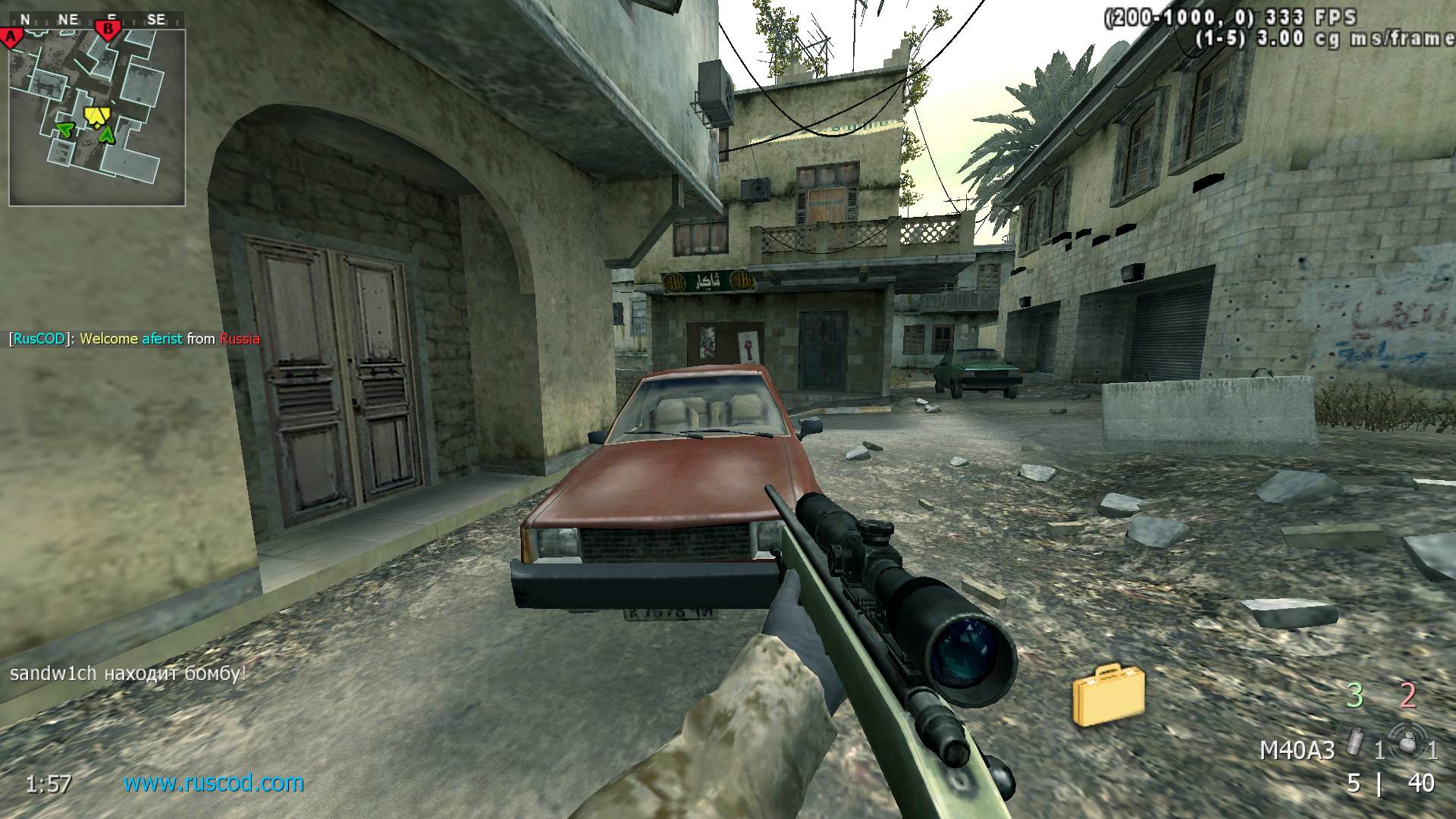Click the minimap in the corner
This screenshot has height=819, width=1456.
pos(97,118)
